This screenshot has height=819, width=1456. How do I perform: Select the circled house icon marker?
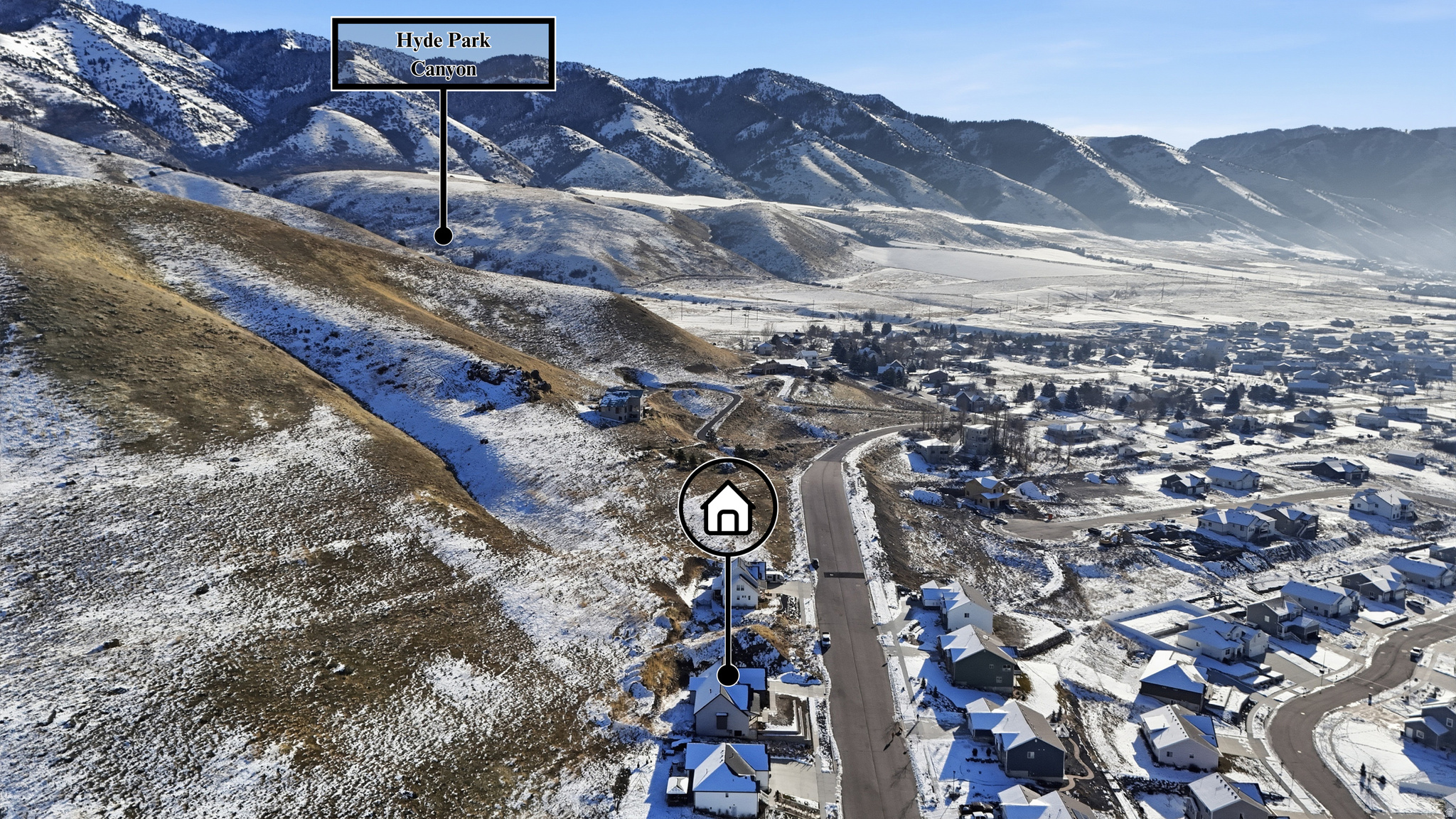[x=727, y=507]
